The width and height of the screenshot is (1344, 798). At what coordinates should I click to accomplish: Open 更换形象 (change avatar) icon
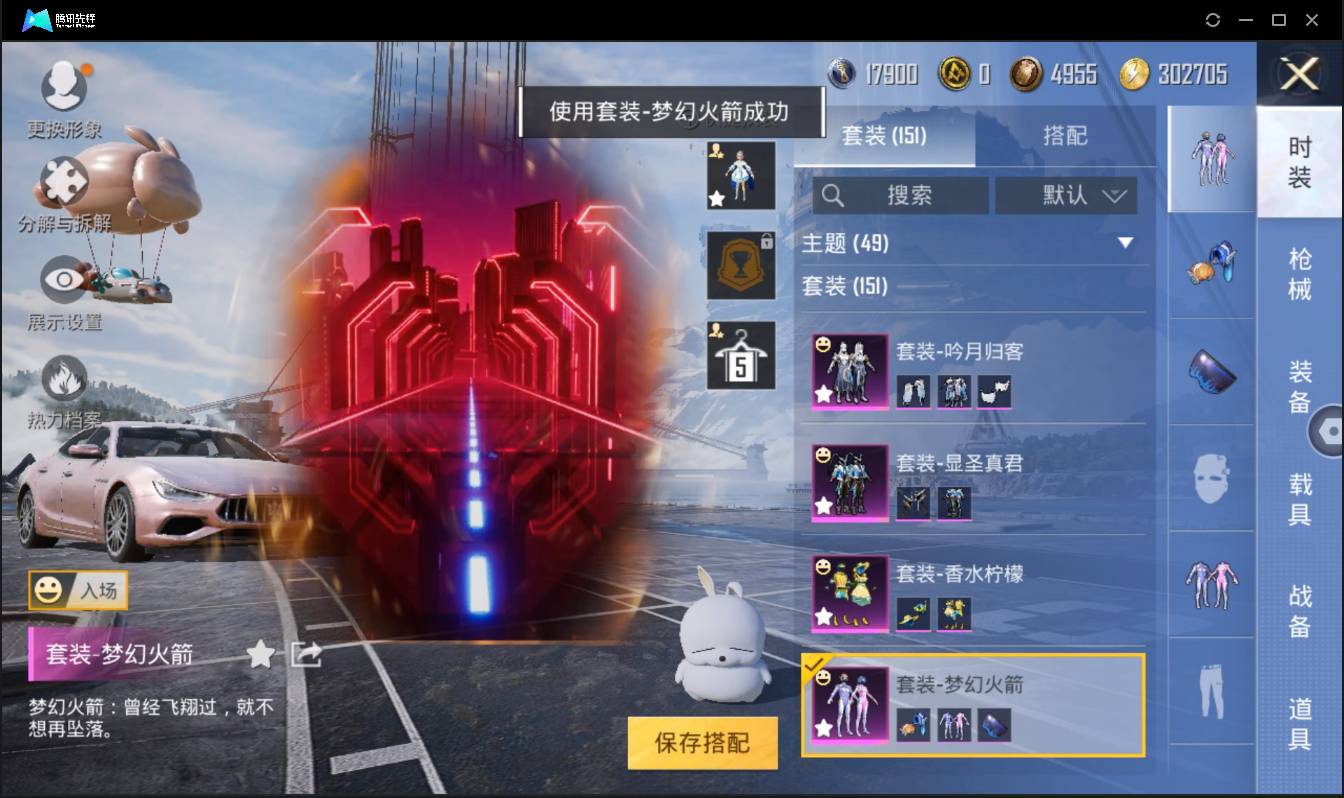[x=65, y=88]
